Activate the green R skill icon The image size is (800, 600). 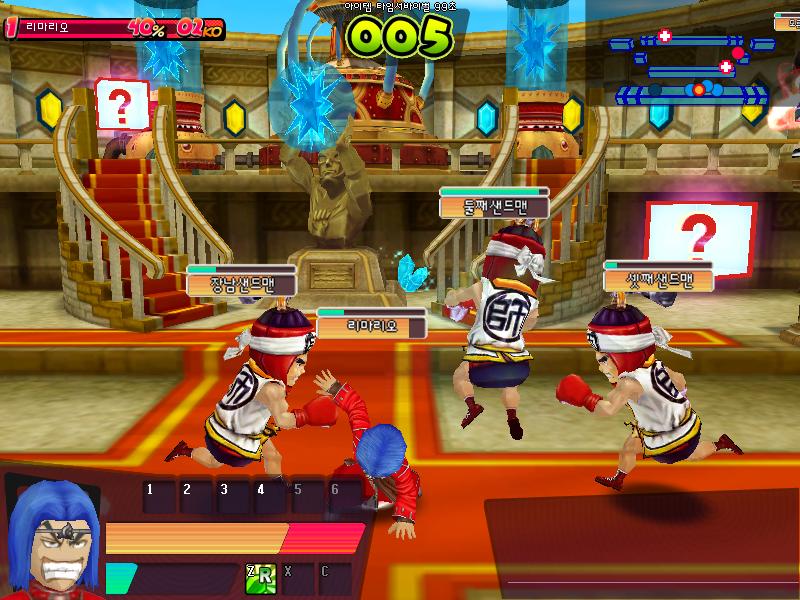260,576
